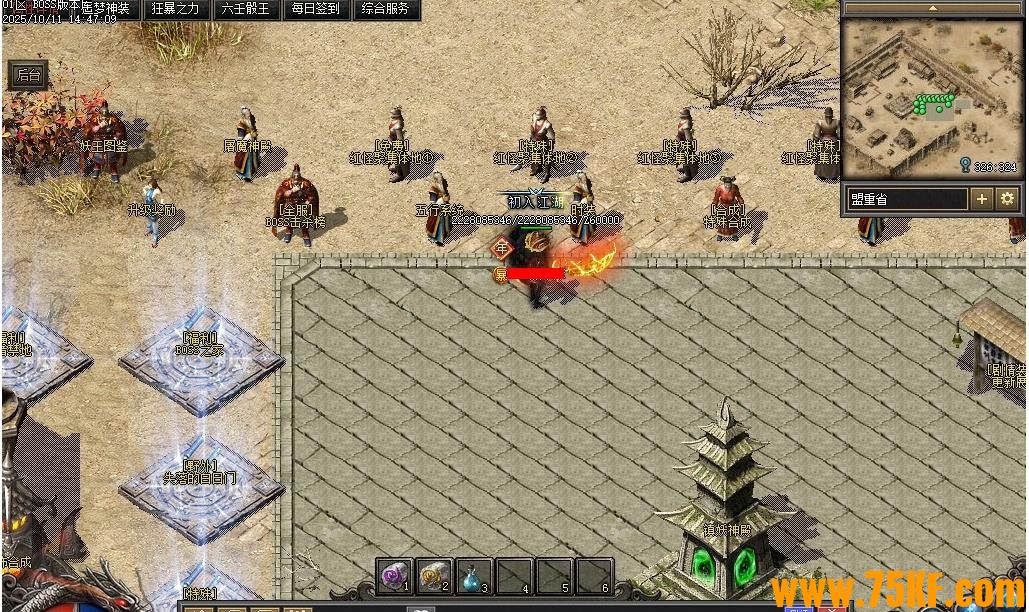
Task: Click the location pin icon beside the coordinates
Action: (x=965, y=165)
